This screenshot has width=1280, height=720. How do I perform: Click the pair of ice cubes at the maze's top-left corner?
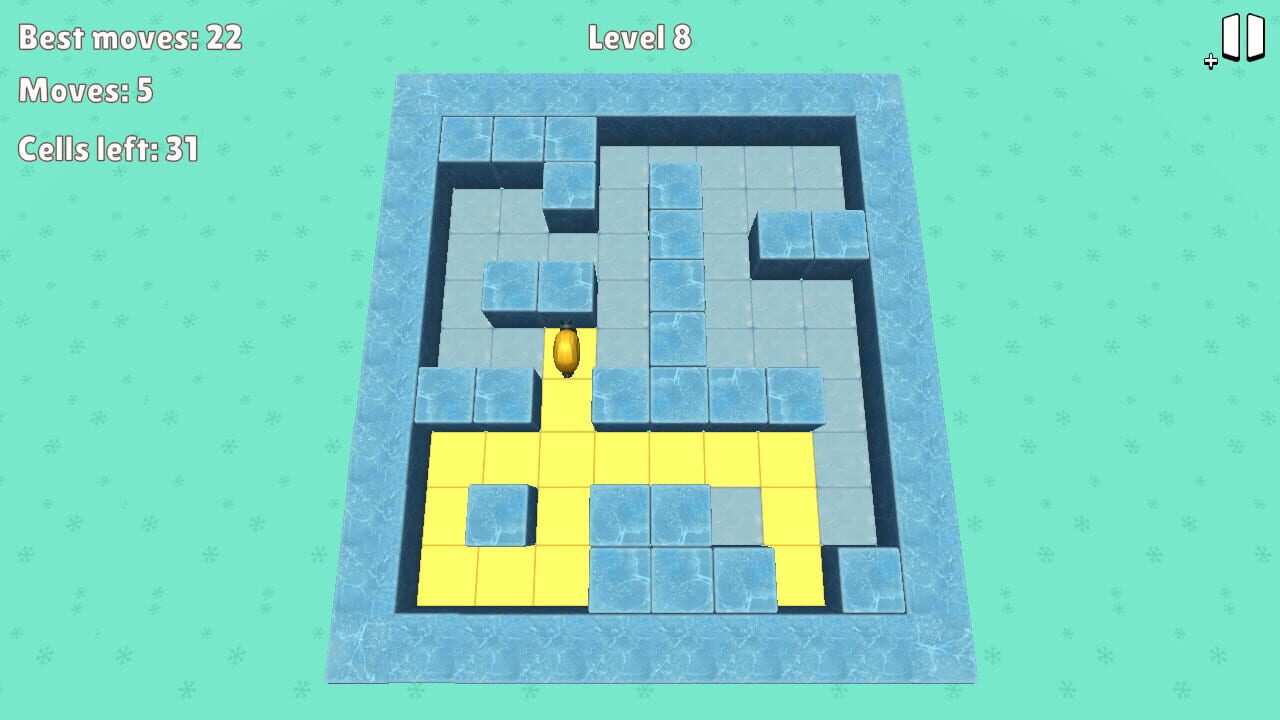(x=490, y=140)
